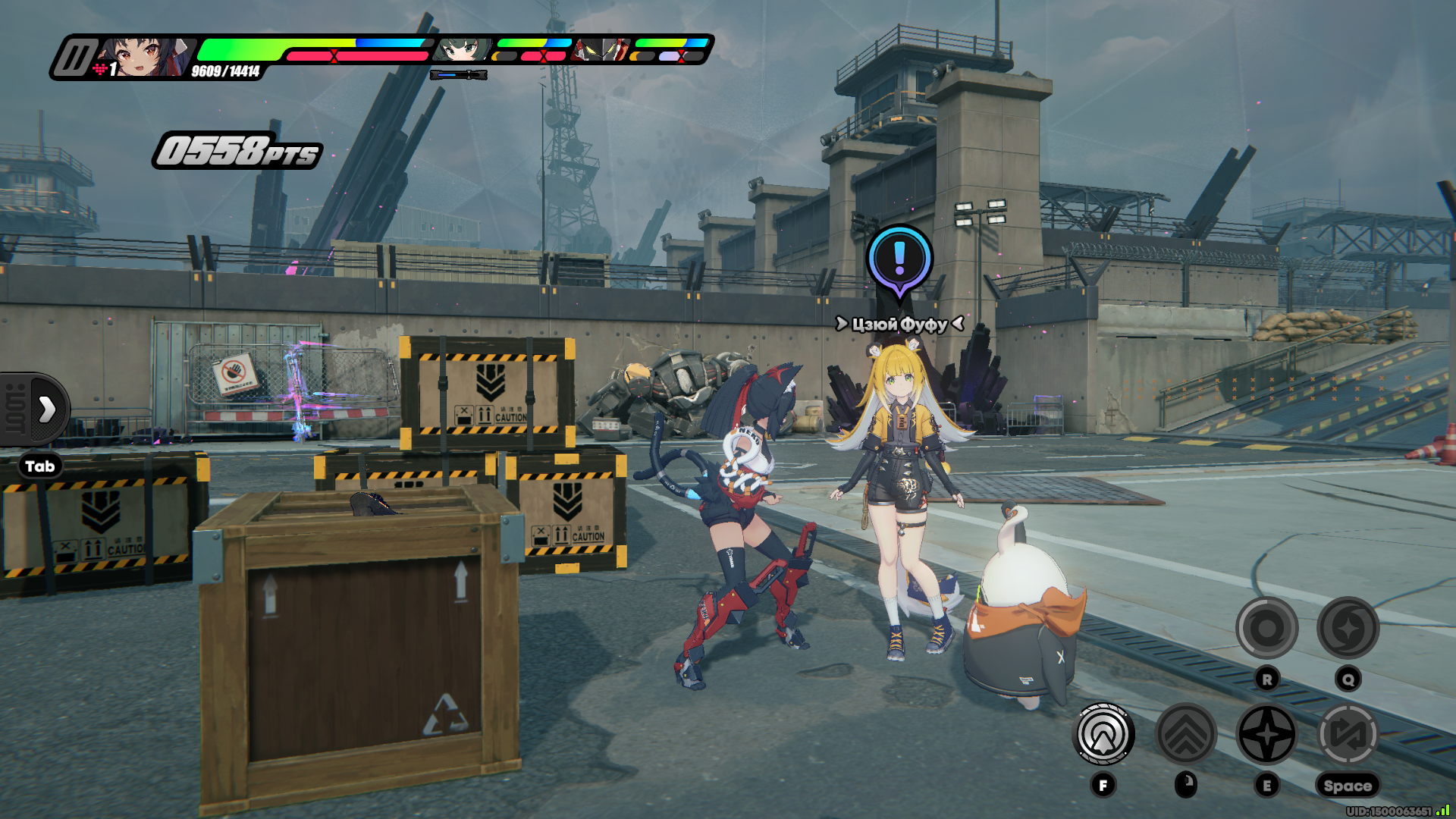
Task: Activate the concentric-circle target skill icon
Action: point(1103,734)
